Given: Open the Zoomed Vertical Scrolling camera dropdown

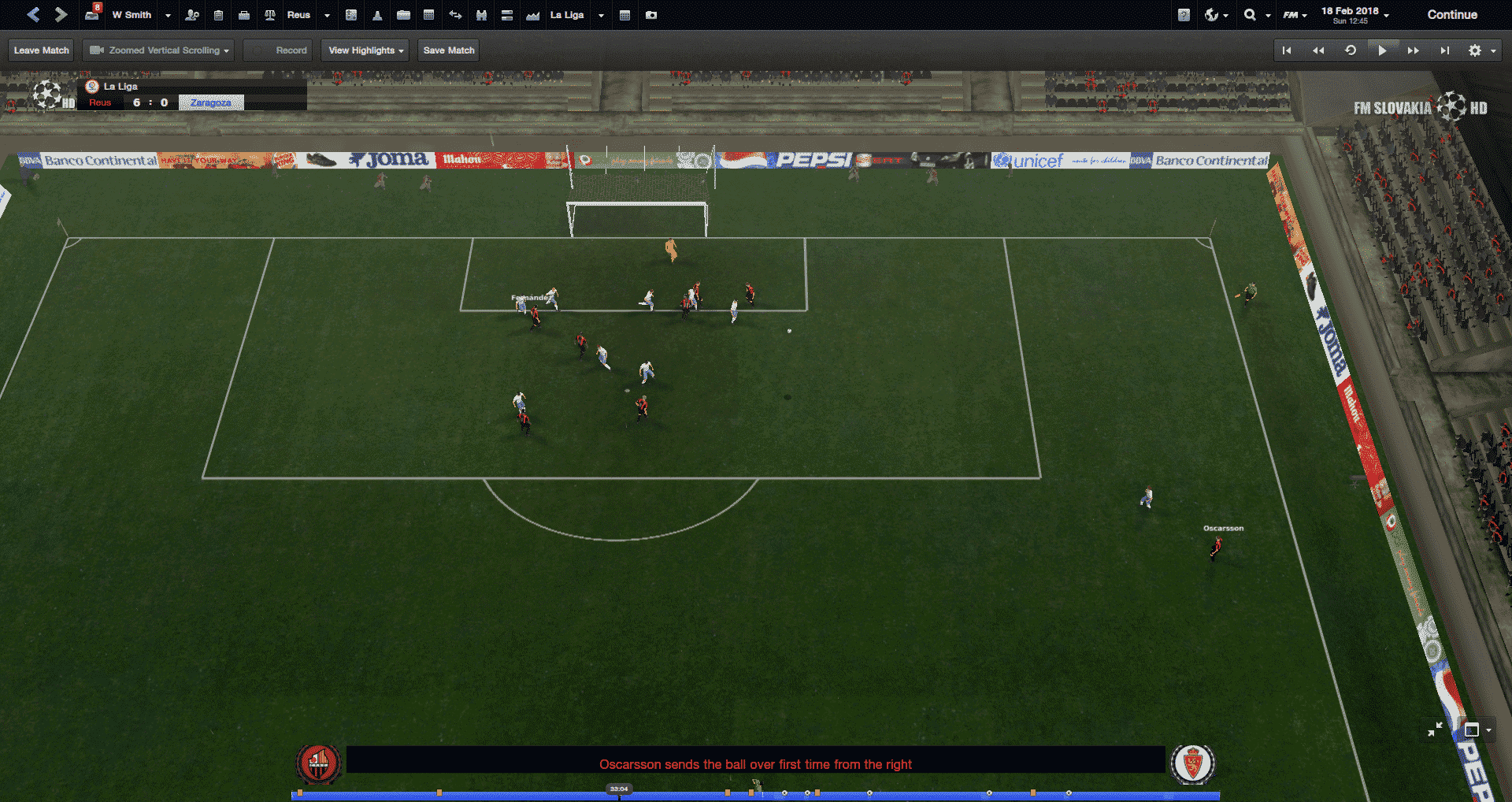Looking at the screenshot, I should (x=159, y=50).
